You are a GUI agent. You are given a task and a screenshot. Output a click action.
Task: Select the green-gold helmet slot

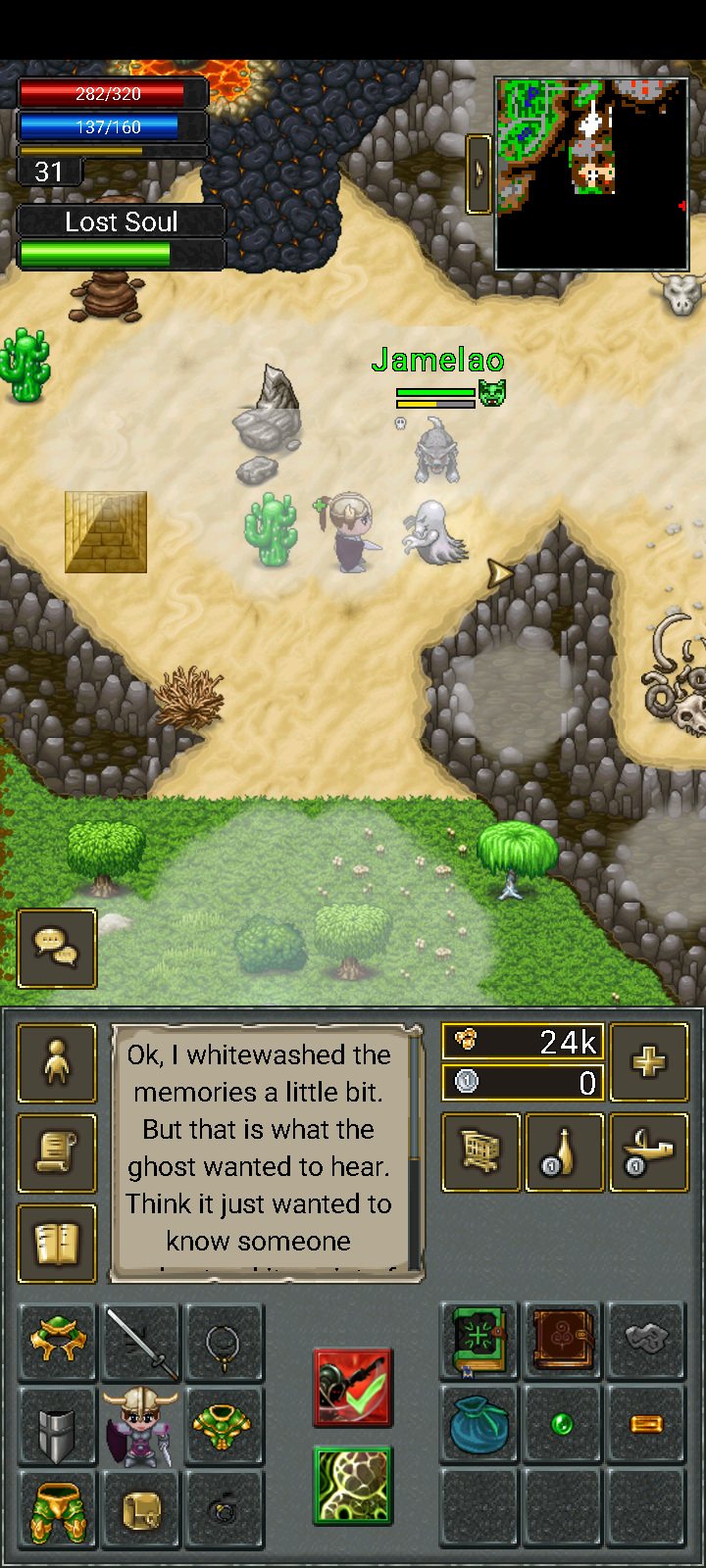click(58, 1343)
